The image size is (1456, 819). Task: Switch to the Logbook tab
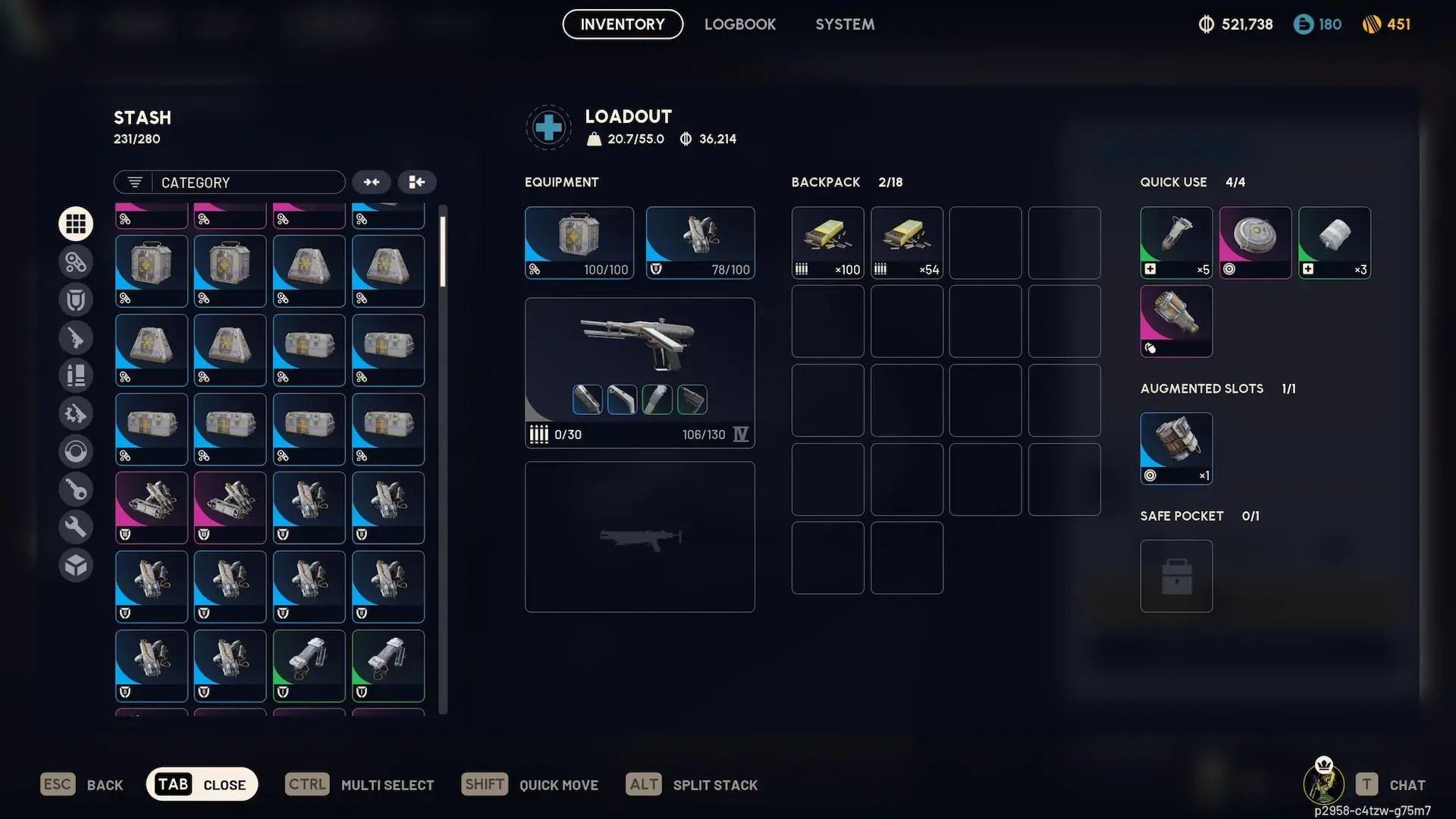pyautogui.click(x=740, y=24)
